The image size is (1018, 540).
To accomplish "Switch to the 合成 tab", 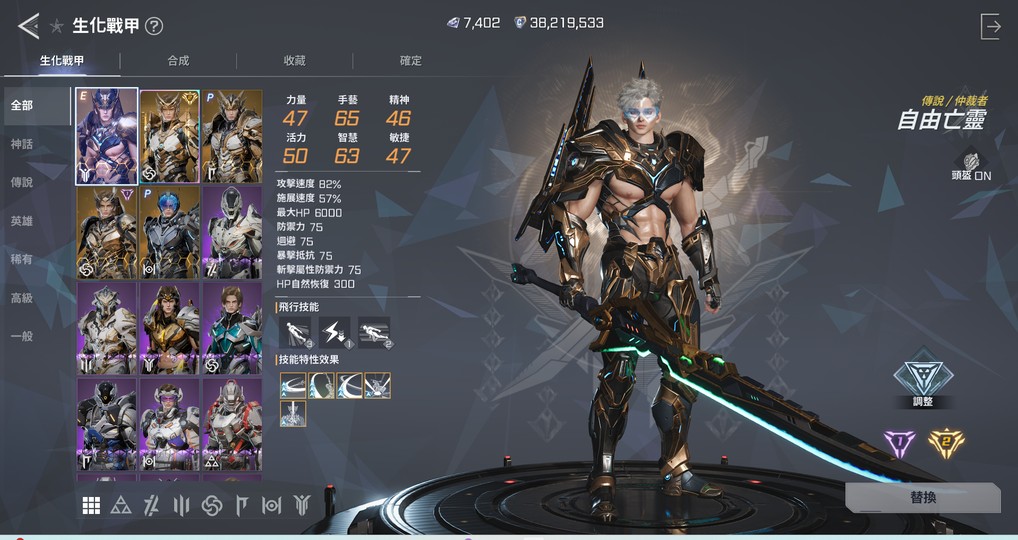I will [x=178, y=61].
